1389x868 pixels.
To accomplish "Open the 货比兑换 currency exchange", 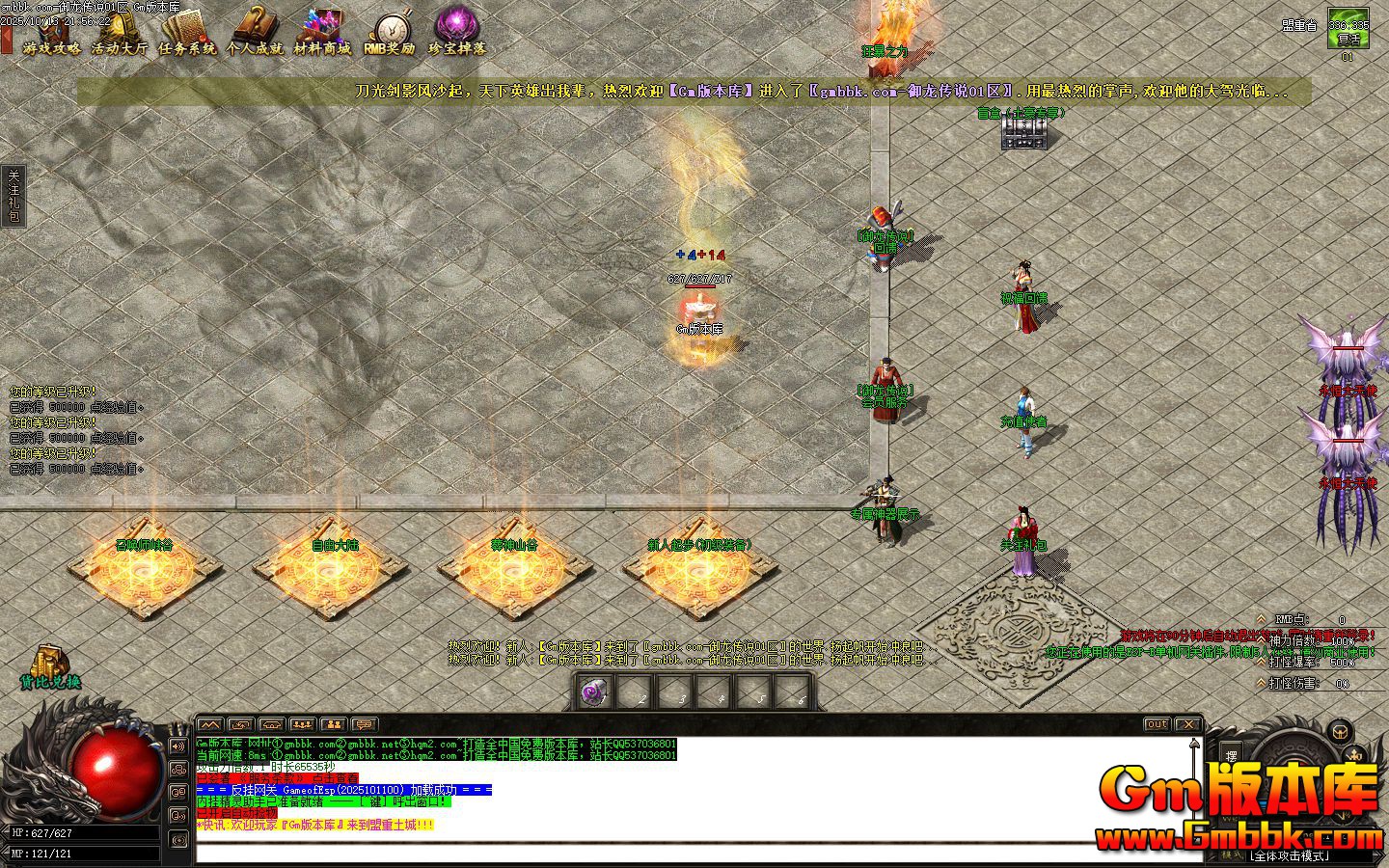I will click(50, 665).
